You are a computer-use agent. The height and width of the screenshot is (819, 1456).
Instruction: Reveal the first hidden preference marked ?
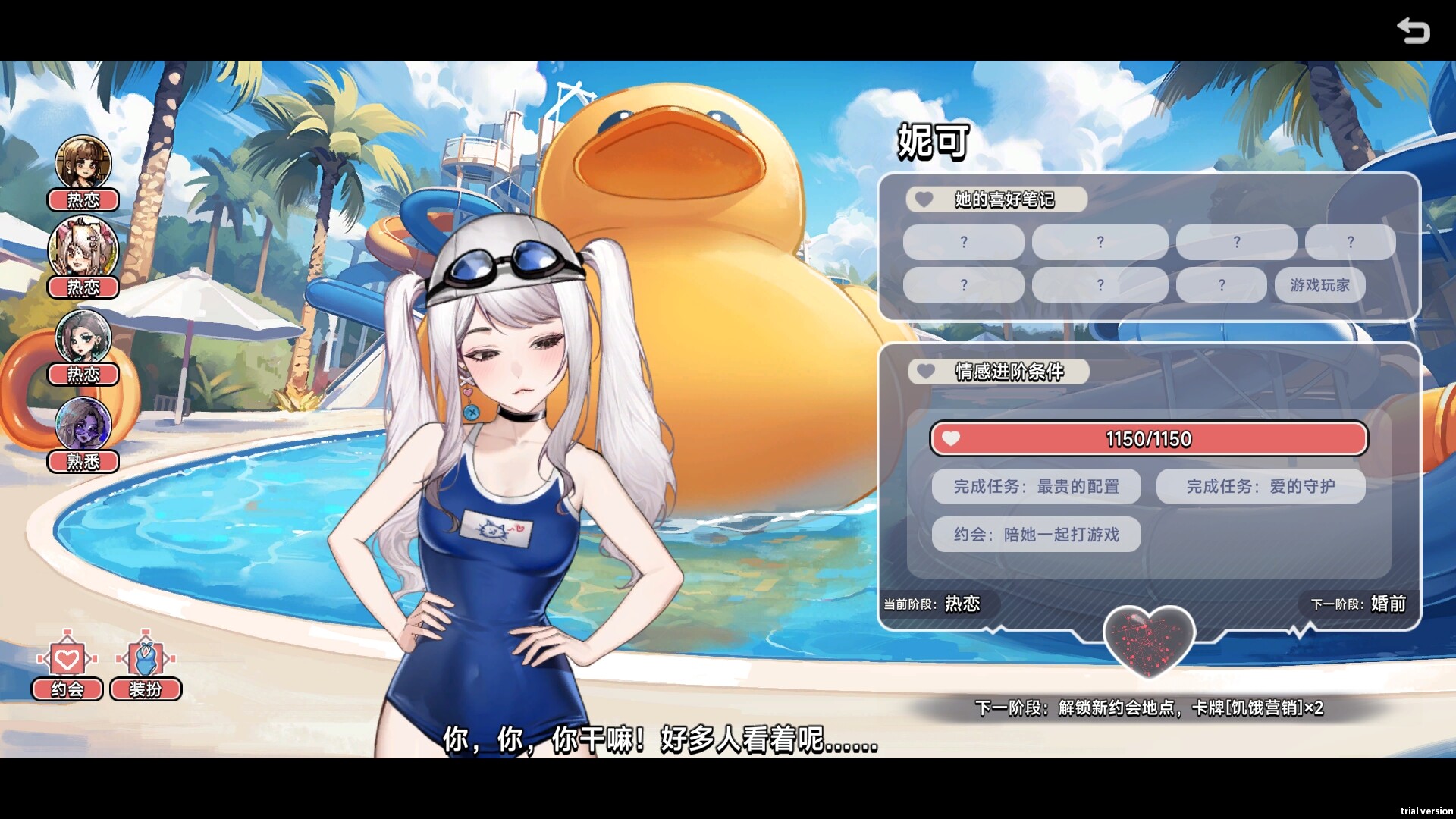click(963, 242)
